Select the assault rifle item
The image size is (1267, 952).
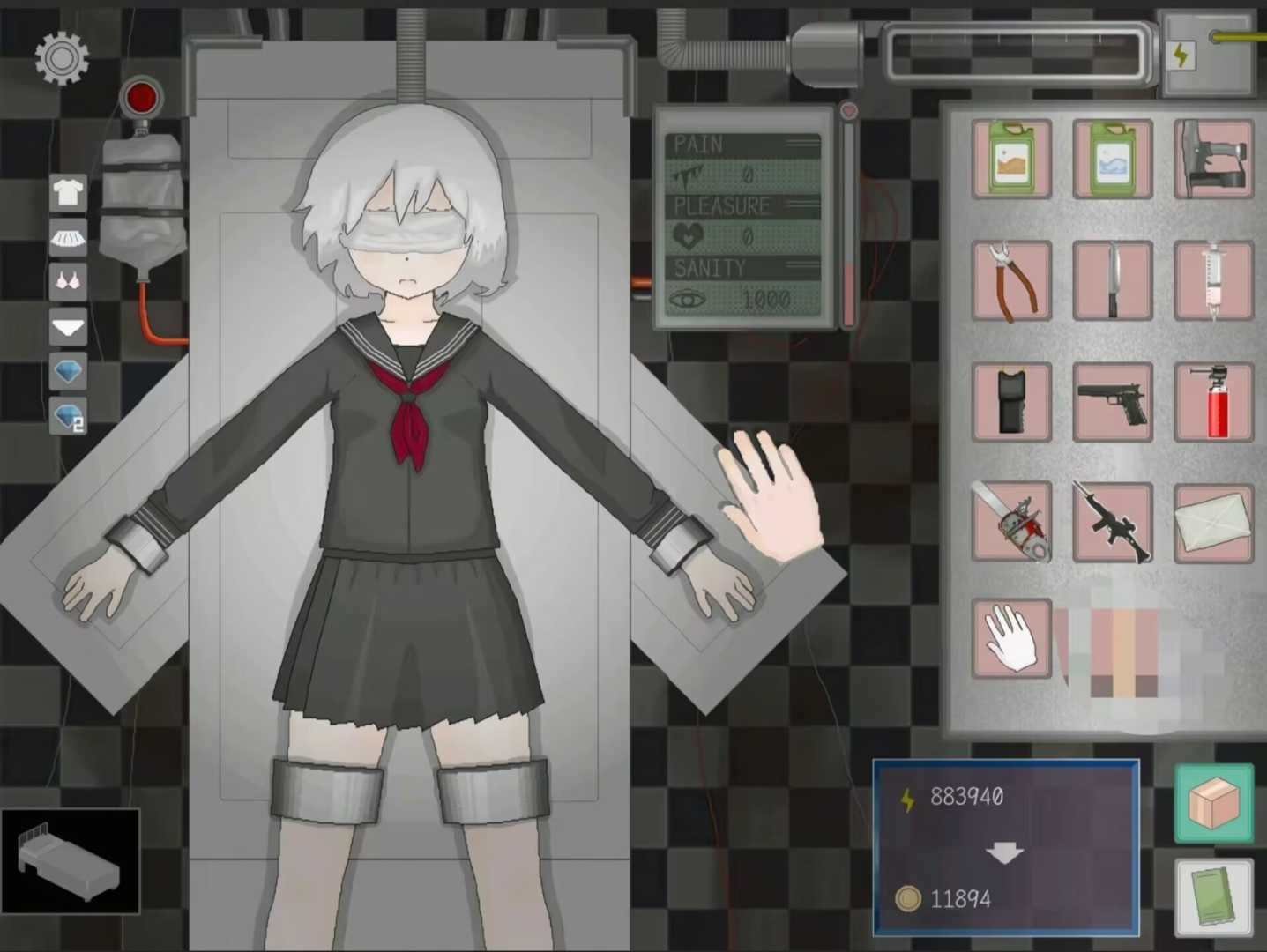1112,521
